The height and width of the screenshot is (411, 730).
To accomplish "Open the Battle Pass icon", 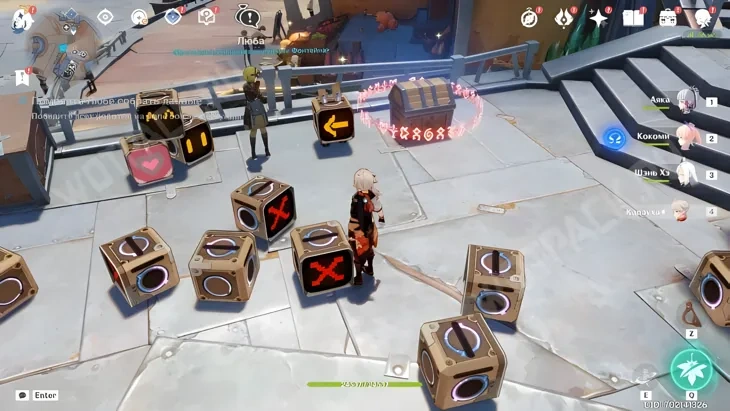I will click(x=565, y=18).
